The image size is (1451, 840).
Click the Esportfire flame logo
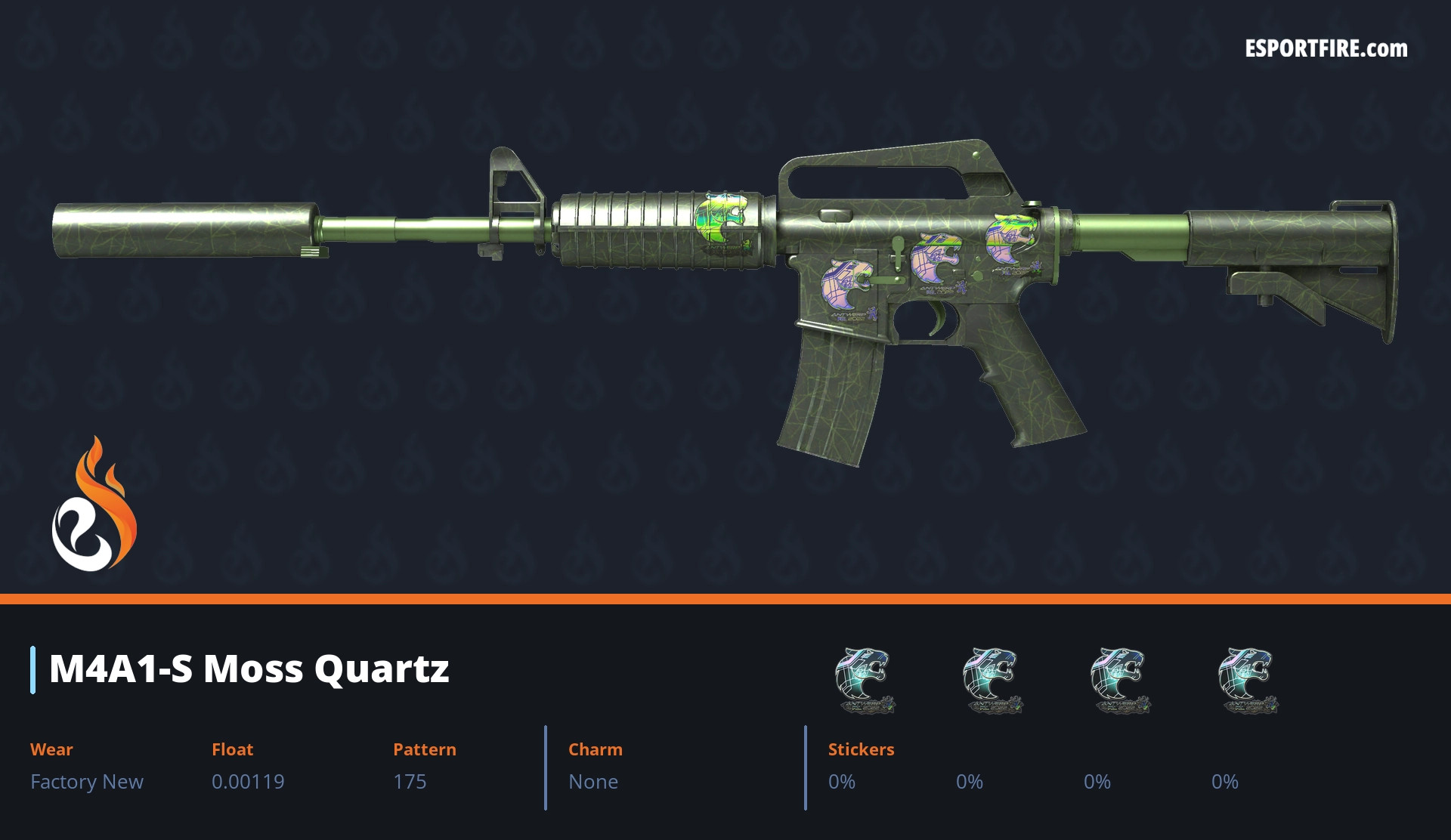click(x=94, y=505)
